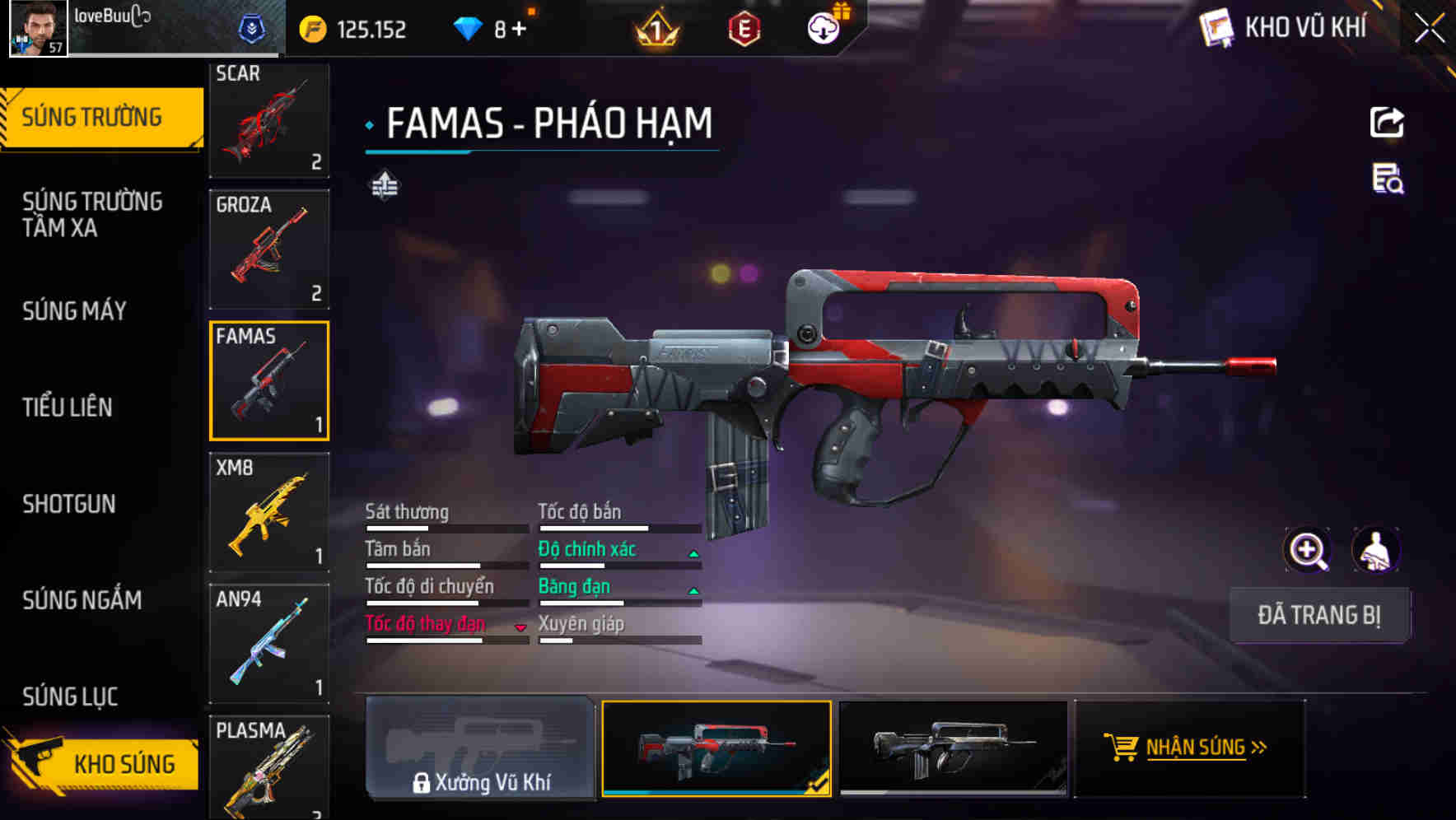1456x820 pixels.
Task: Select the XM8 weapon tile
Action: (x=269, y=512)
